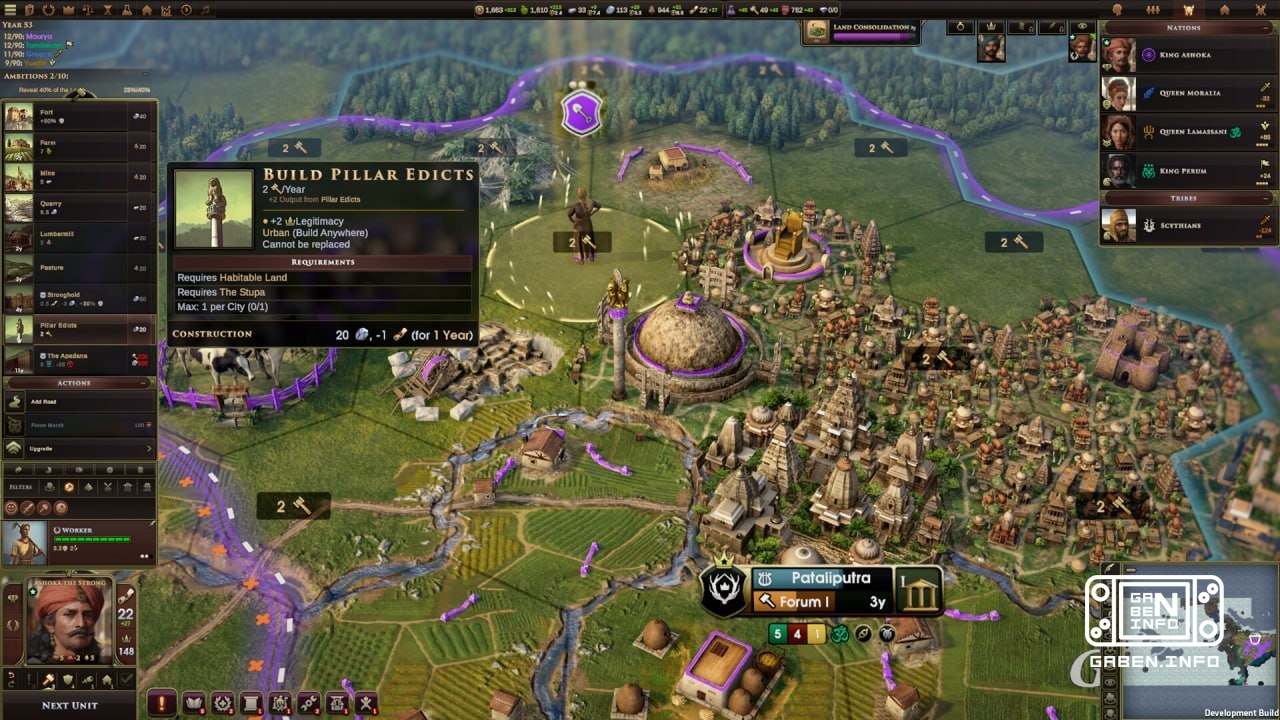
Task: Expand the Upgrade action chevron
Action: [148, 448]
